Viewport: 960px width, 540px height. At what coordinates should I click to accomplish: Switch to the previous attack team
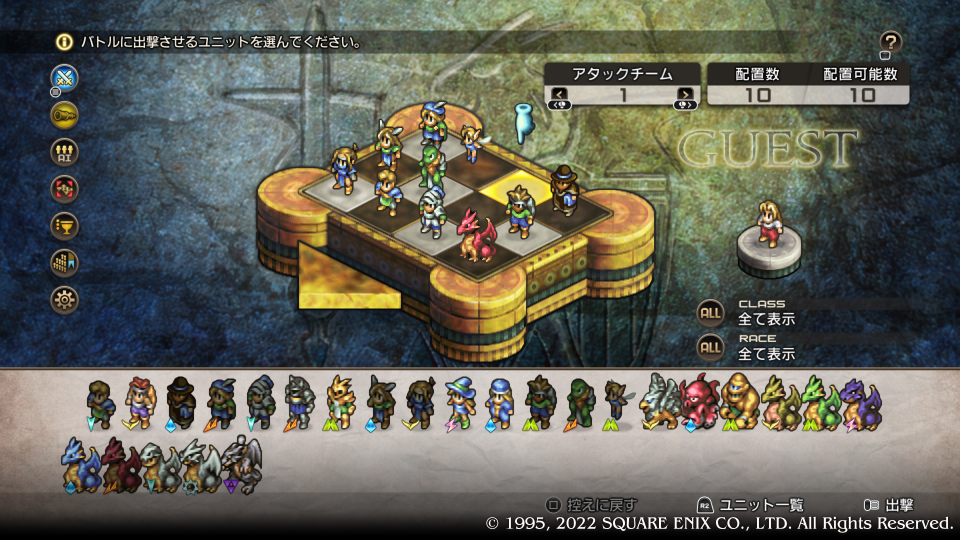click(x=559, y=96)
